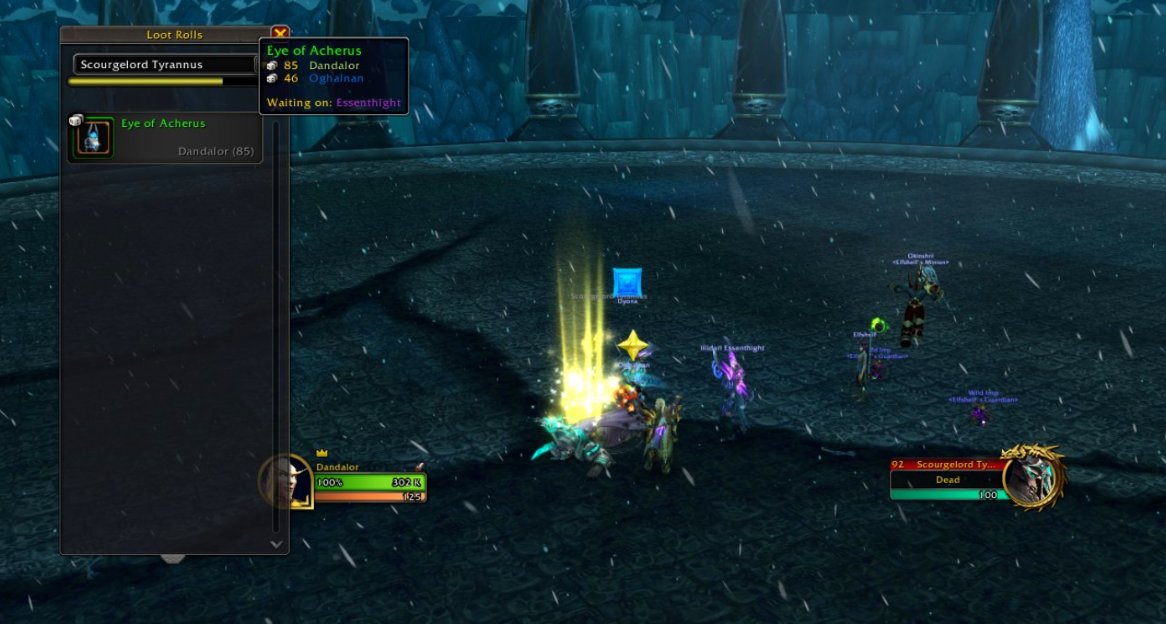Click the Scourgelord Tyrannus target portrait
Viewport: 1166px width, 624px height.
coord(1032,479)
